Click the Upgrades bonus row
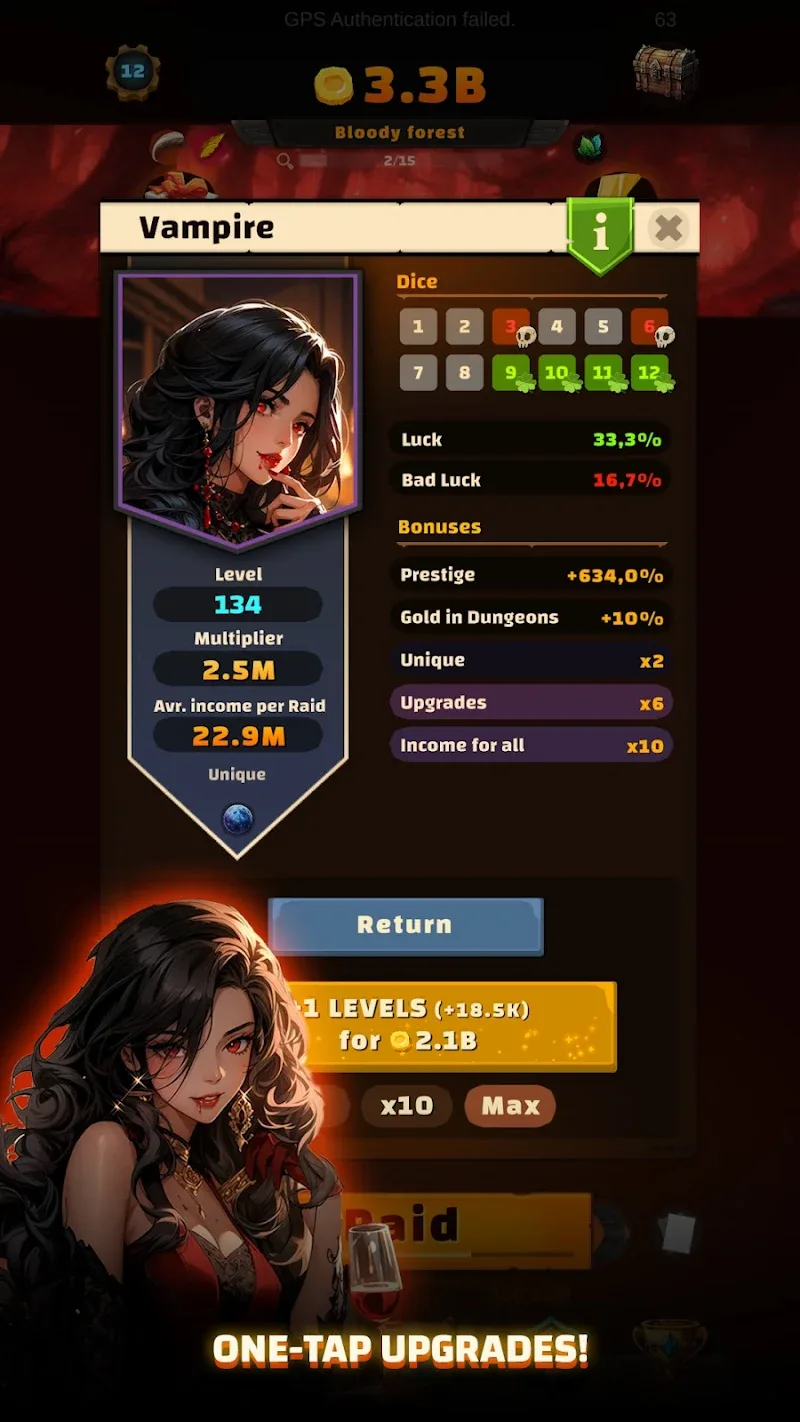800x1422 pixels. (x=530, y=703)
